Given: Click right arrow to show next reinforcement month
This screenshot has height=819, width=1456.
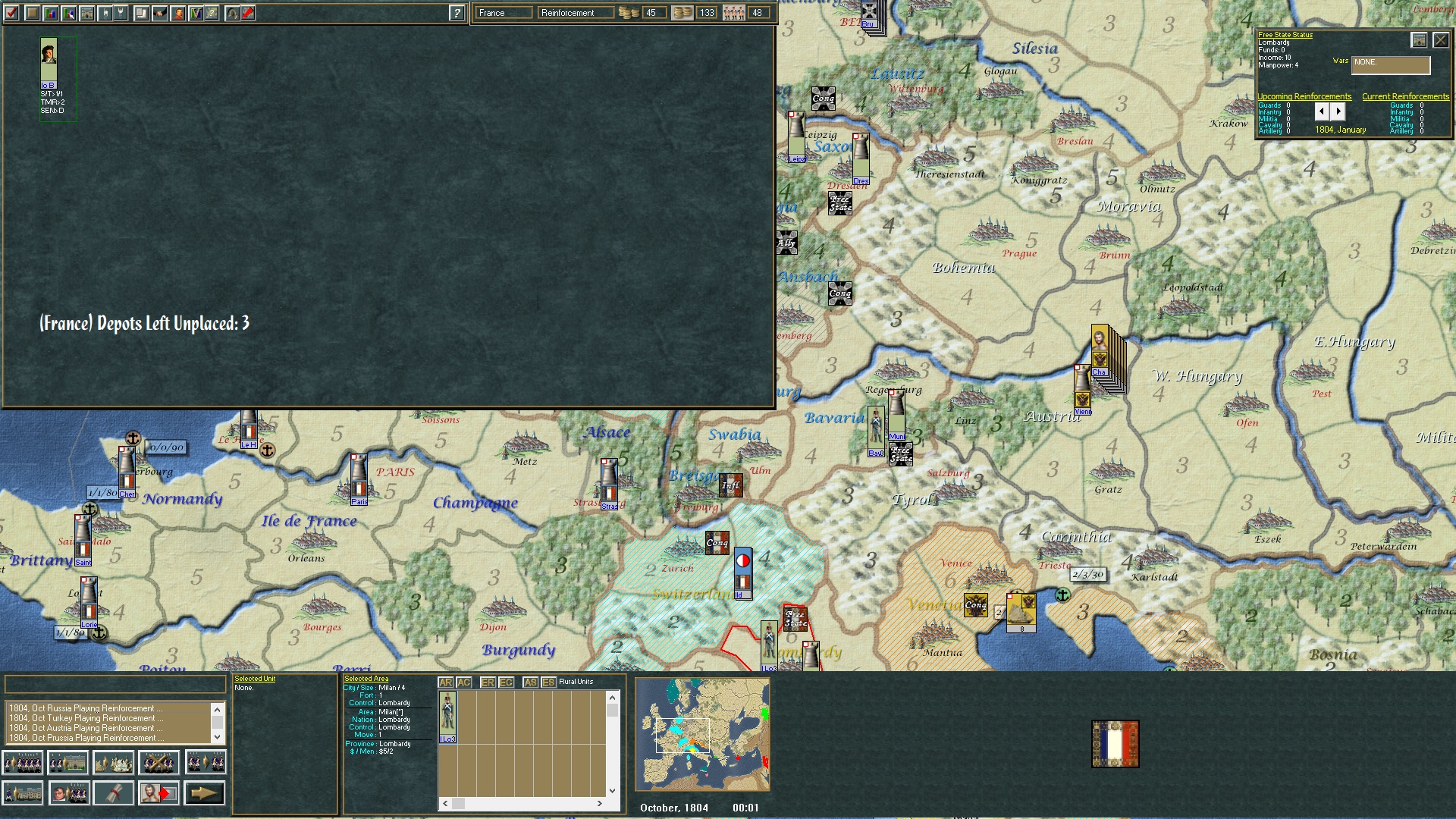Looking at the screenshot, I should click(1338, 111).
